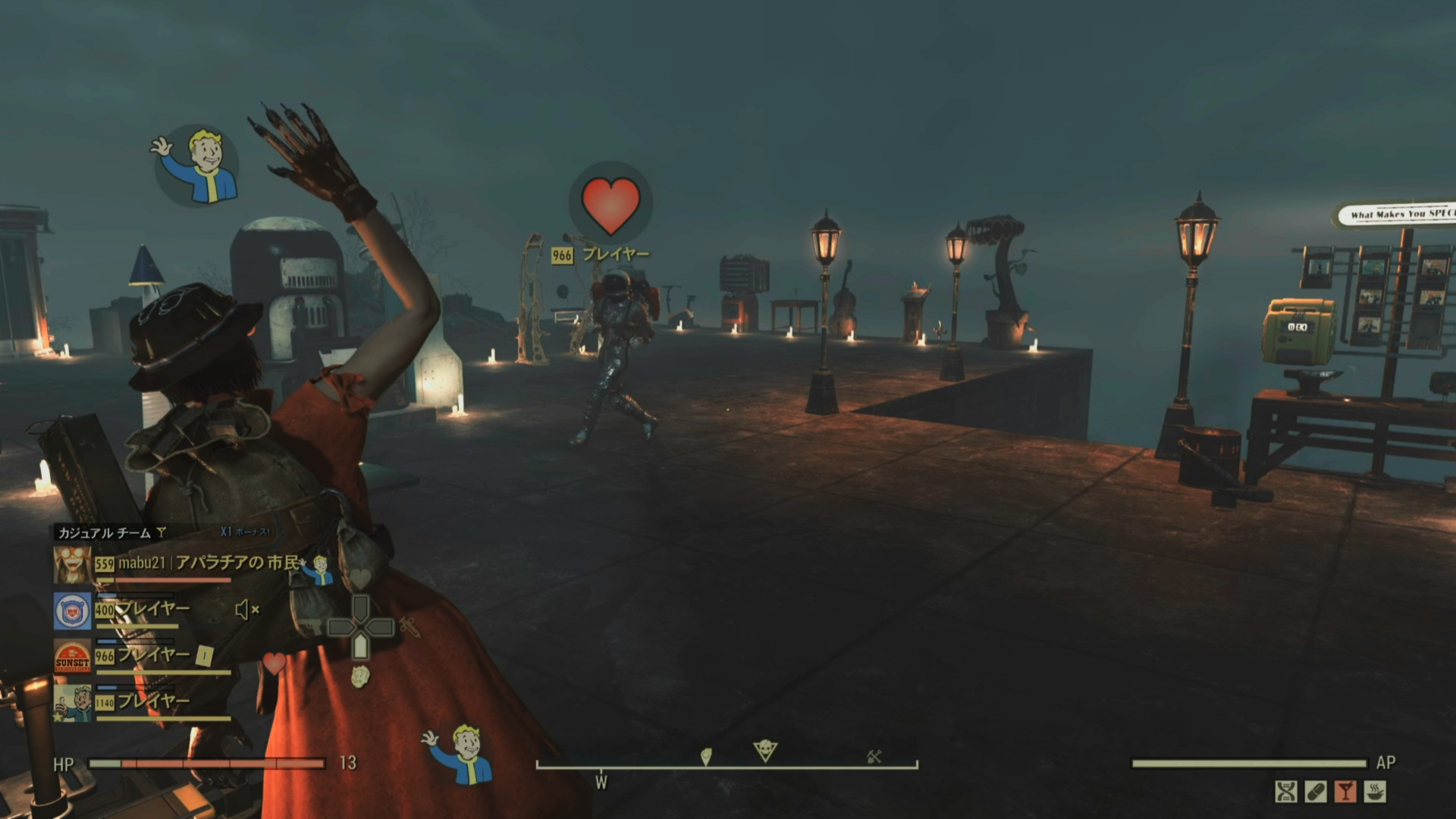This screenshot has width=1456, height=819.
Task: Toggle the muted speaker icon
Action: coord(246,610)
